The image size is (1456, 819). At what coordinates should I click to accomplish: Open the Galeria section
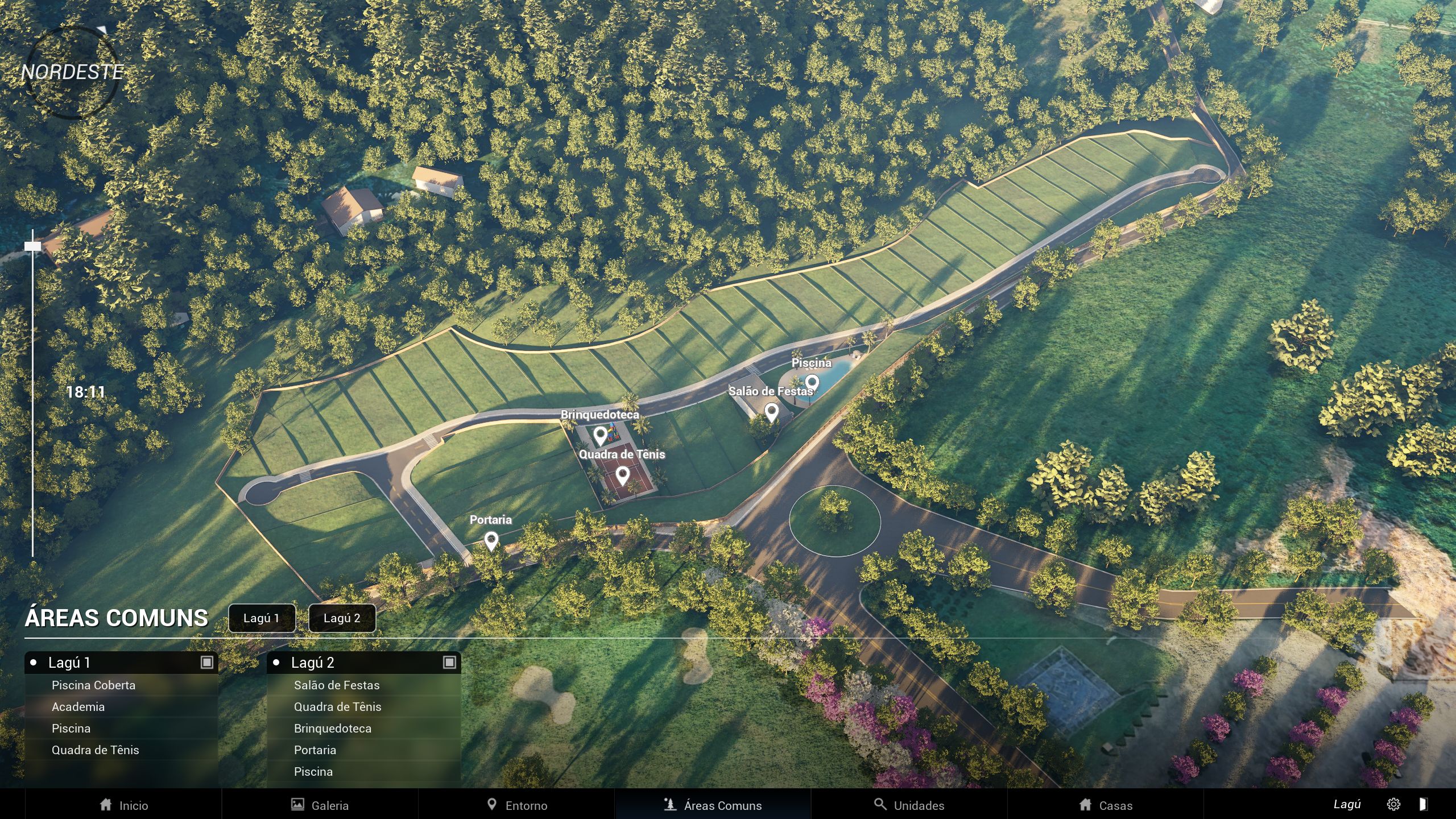click(x=320, y=805)
